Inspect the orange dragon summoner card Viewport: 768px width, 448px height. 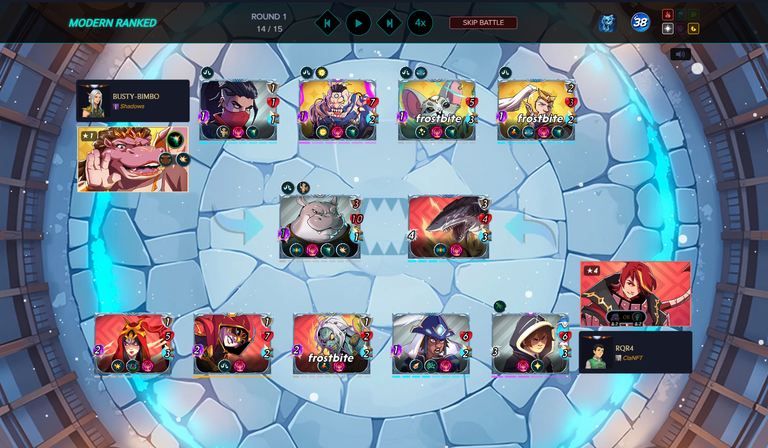click(x=132, y=159)
